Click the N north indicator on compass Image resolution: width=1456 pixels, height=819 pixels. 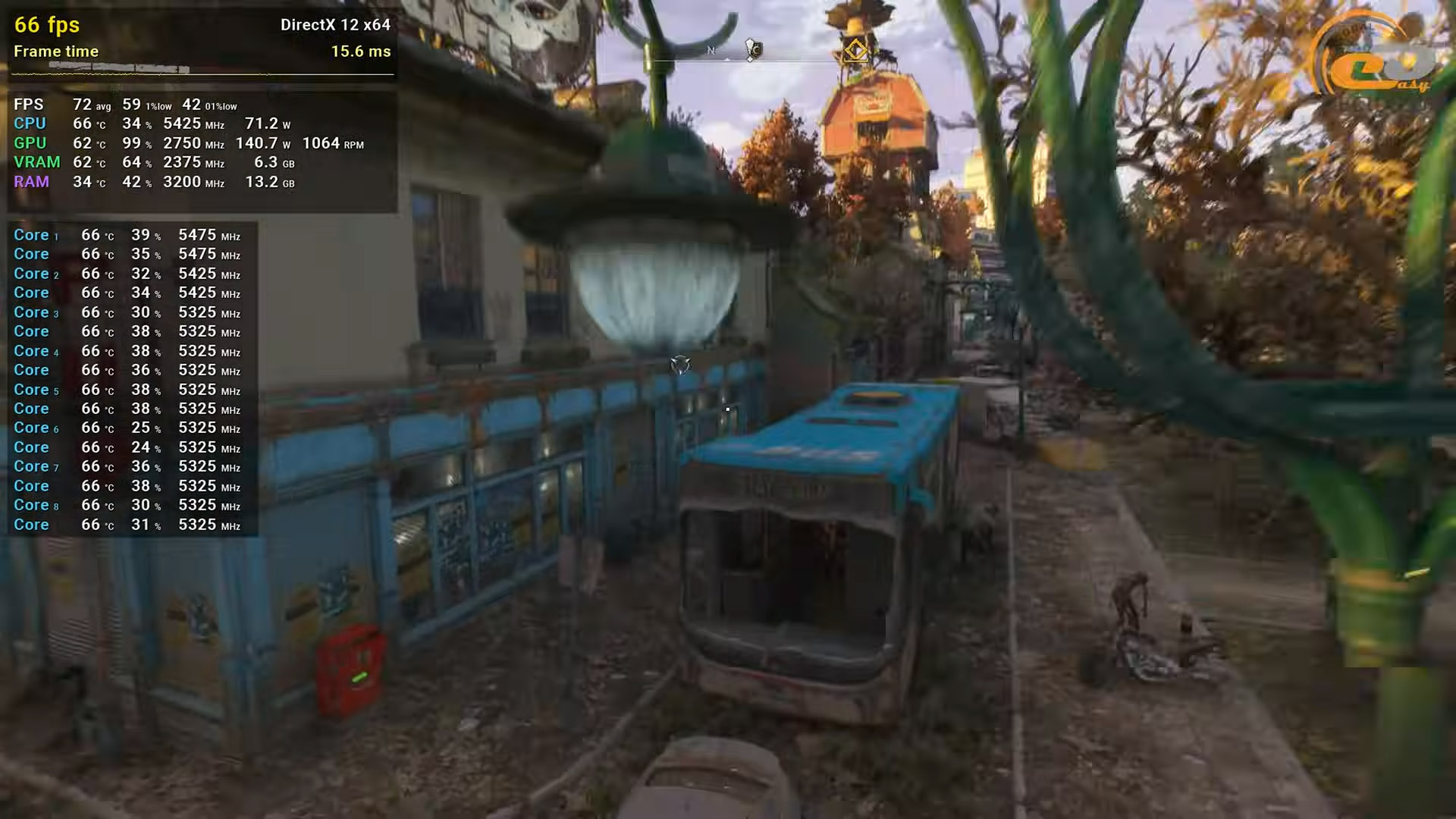tap(711, 51)
